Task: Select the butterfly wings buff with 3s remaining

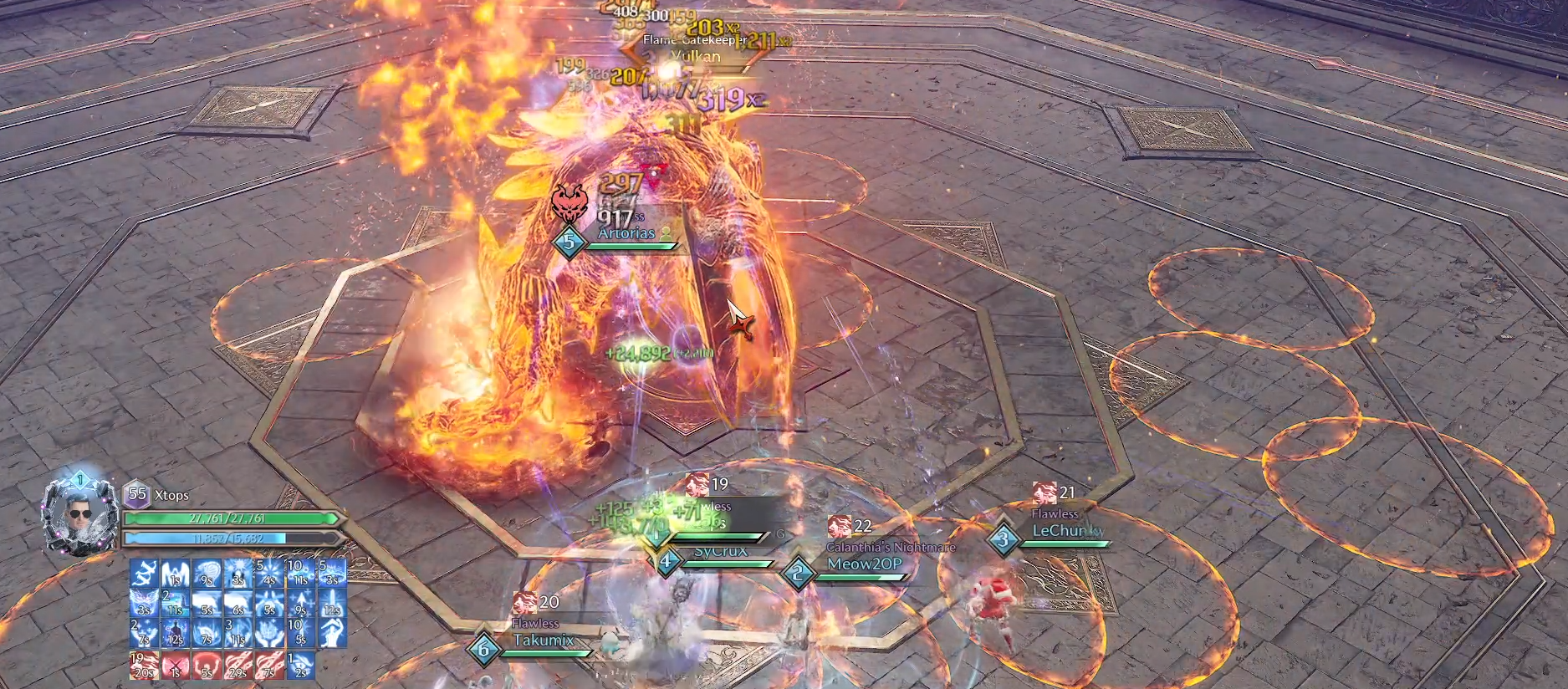Action: (x=145, y=603)
